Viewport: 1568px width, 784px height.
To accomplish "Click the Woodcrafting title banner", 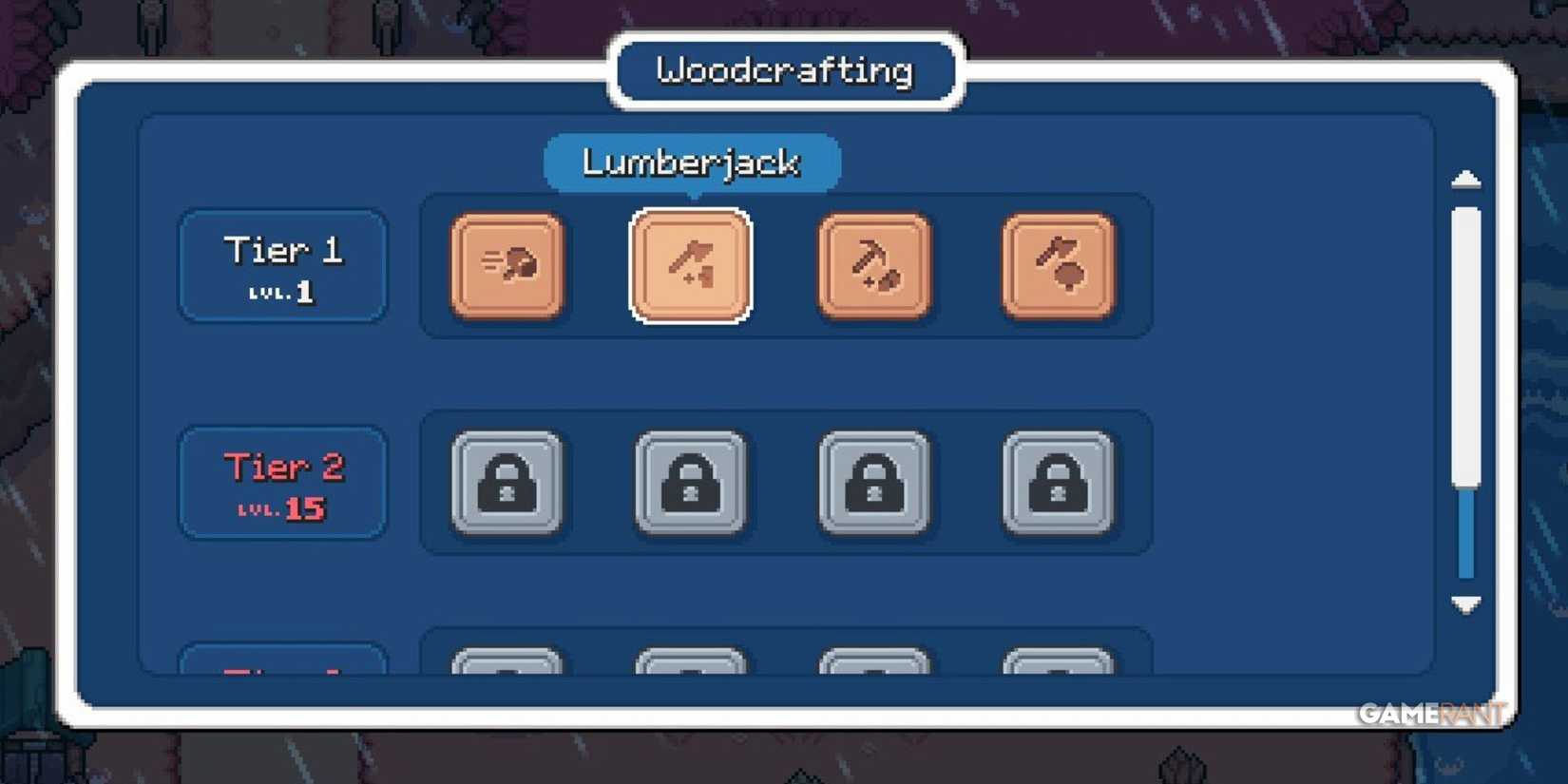I will [783, 69].
